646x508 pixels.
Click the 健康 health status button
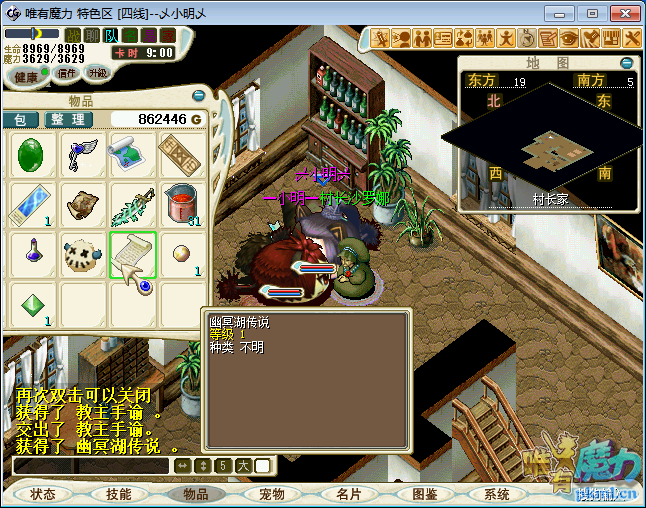click(x=27, y=77)
